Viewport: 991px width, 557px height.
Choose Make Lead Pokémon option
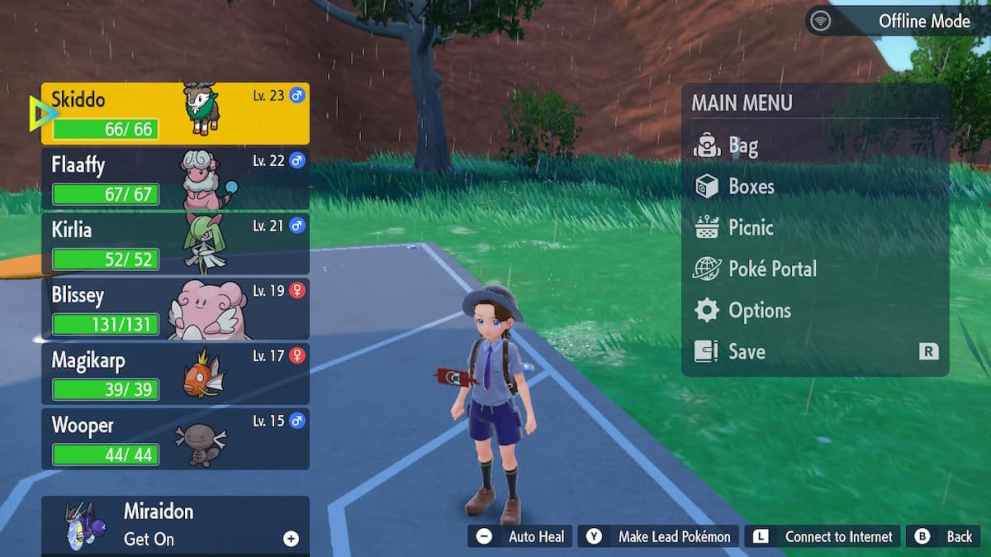660,537
